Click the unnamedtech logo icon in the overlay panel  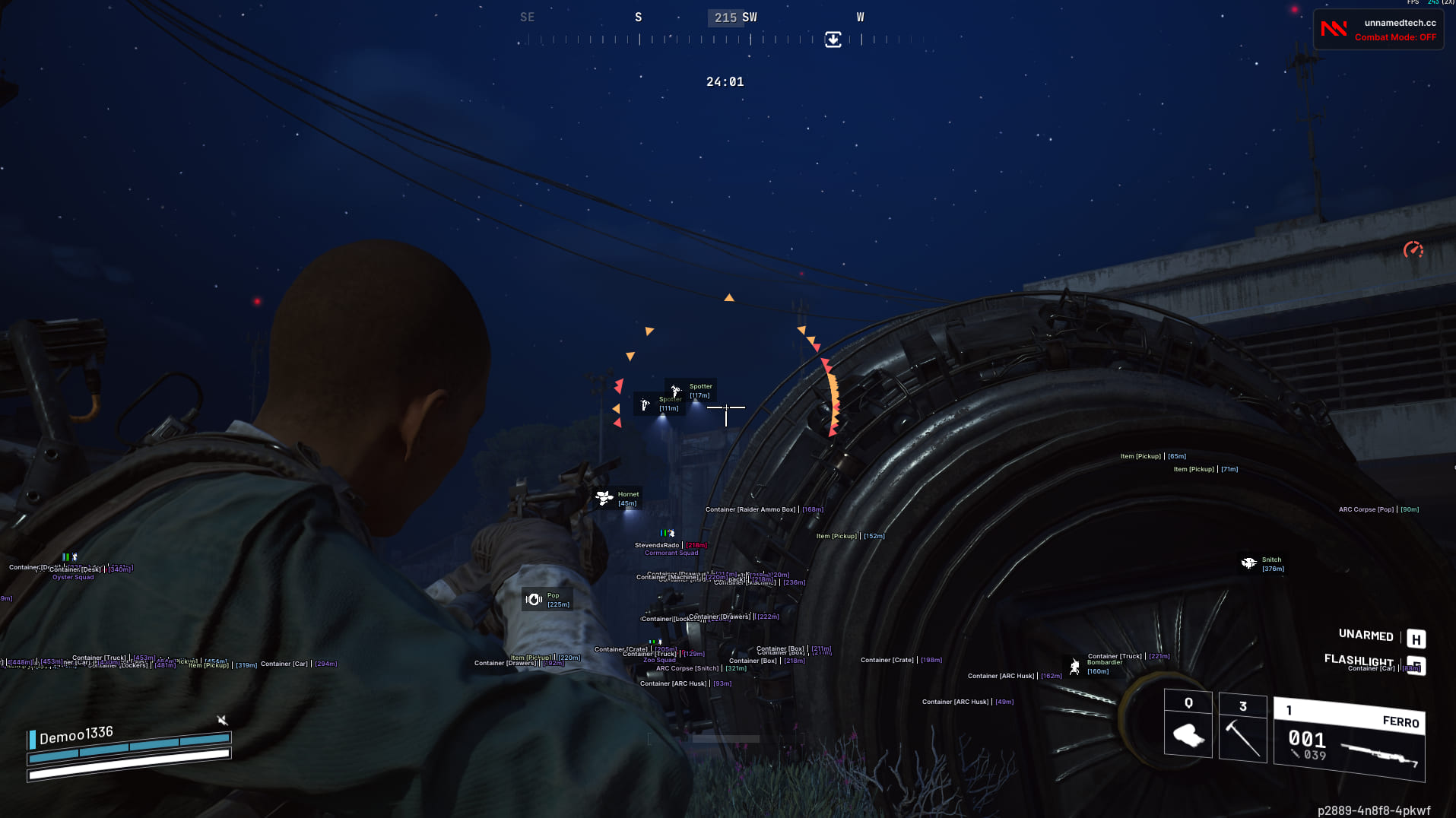point(1333,29)
